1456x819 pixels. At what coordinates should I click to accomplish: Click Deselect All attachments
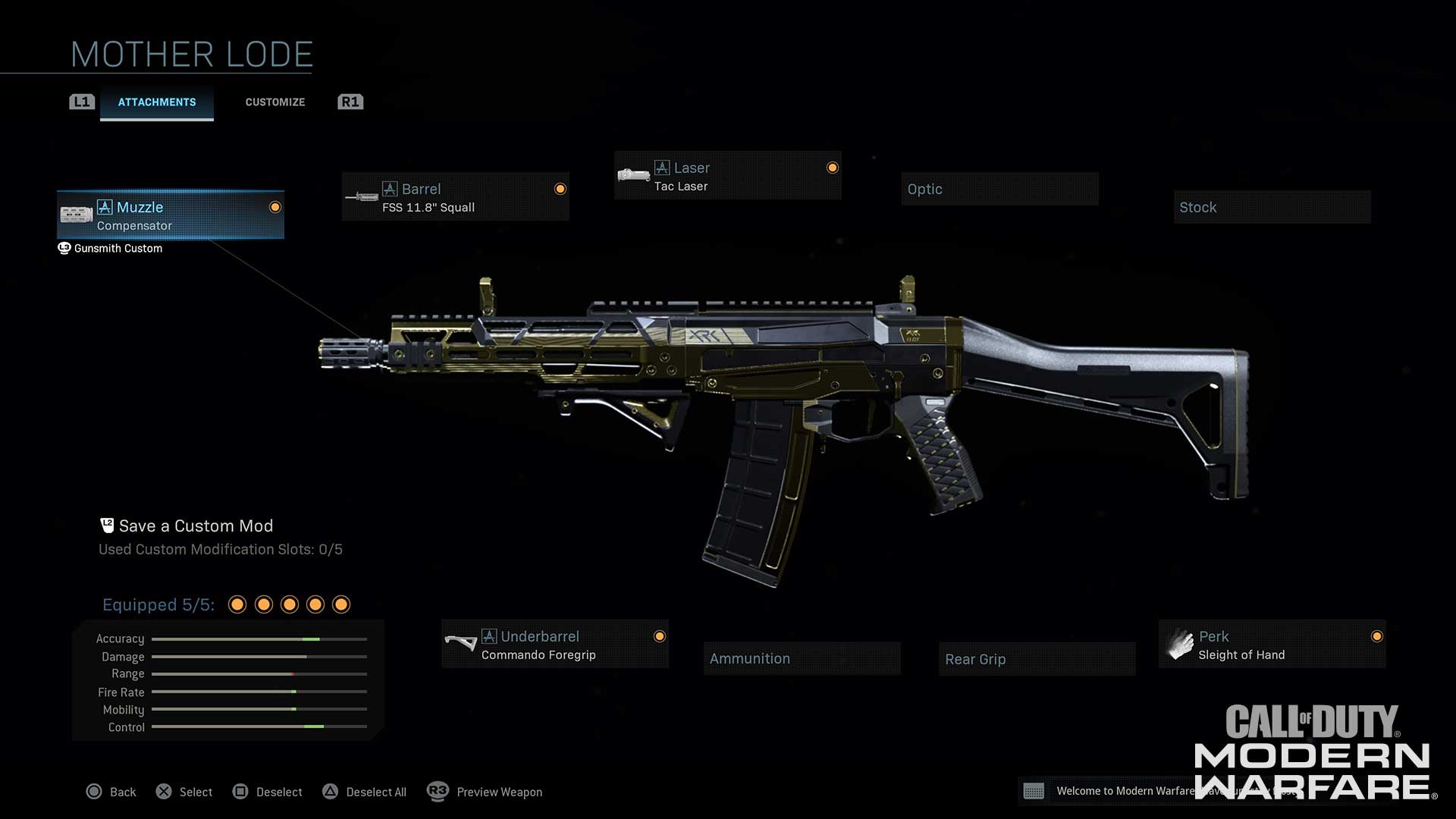point(365,792)
